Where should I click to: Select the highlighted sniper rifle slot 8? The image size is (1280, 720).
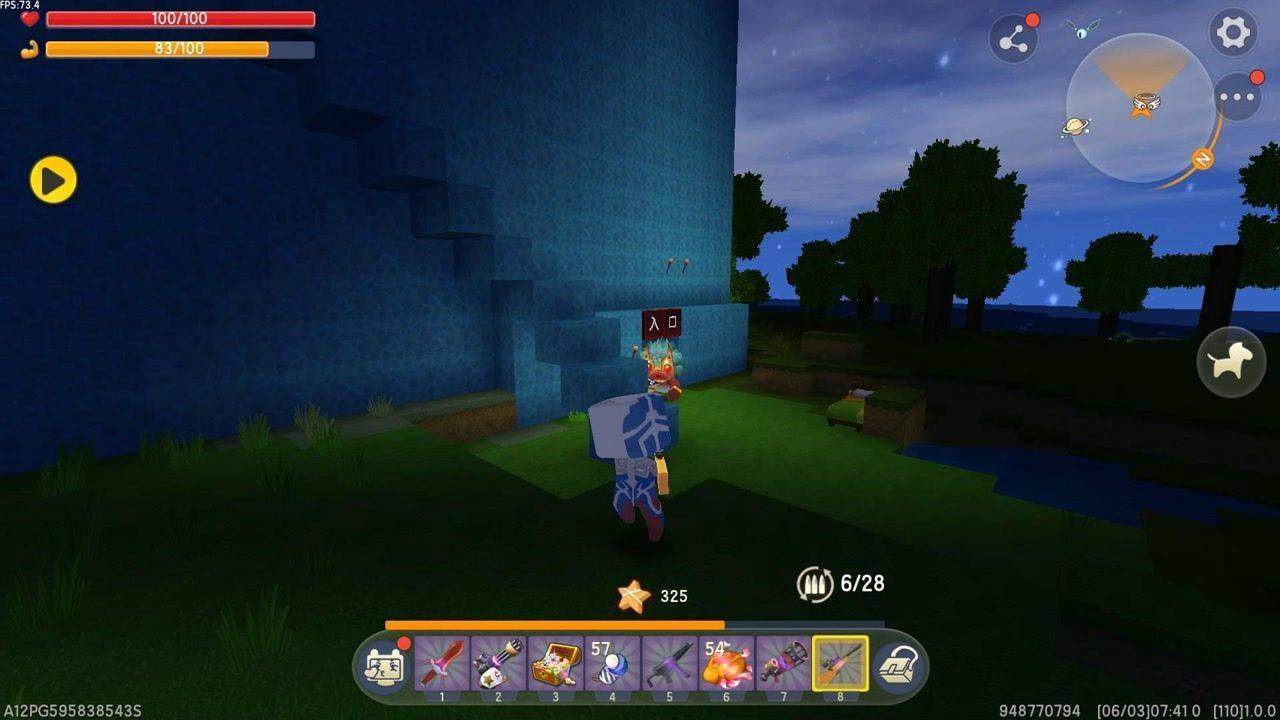tap(840, 662)
